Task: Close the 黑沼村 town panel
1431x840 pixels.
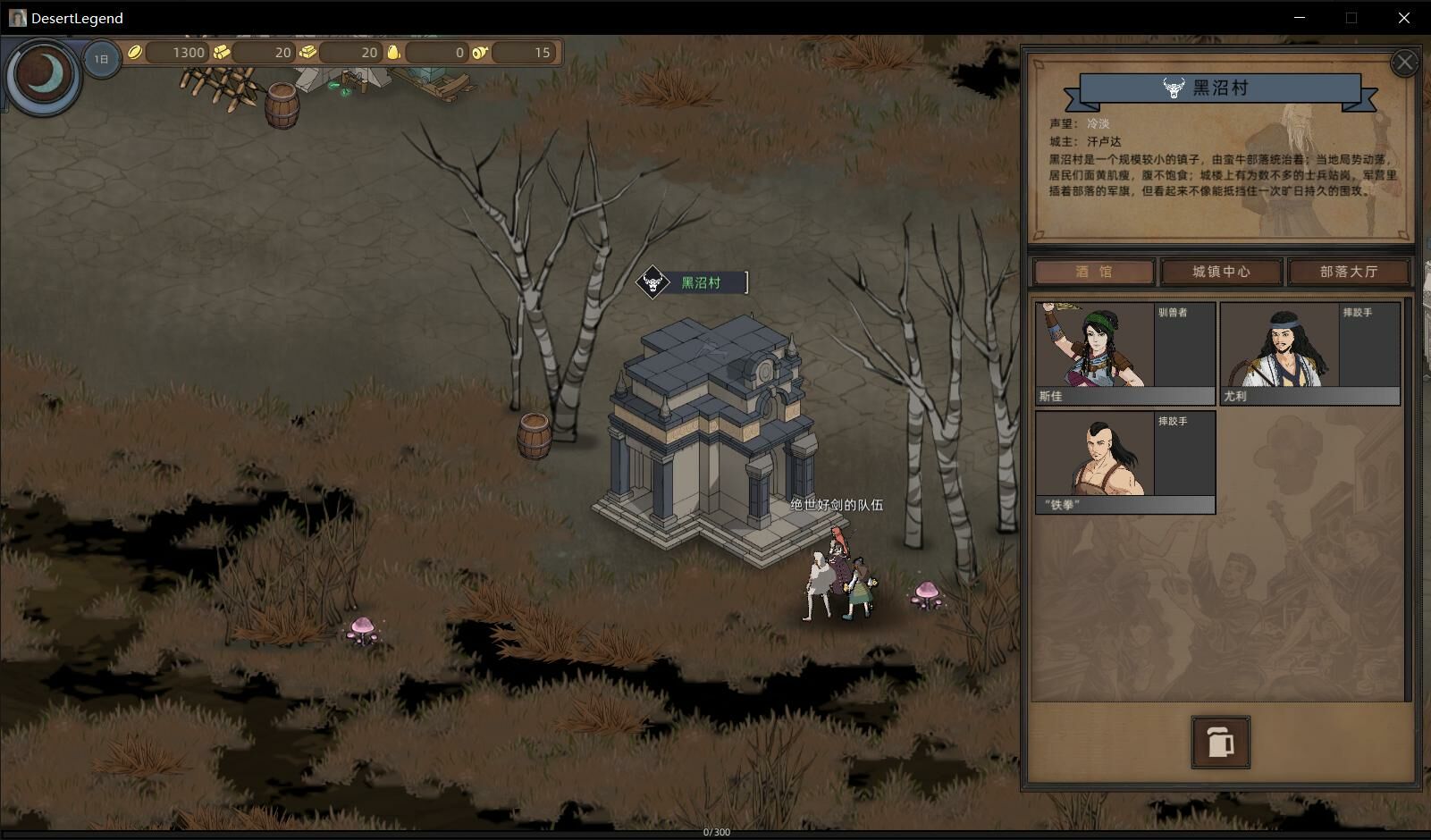Action: click(x=1404, y=63)
